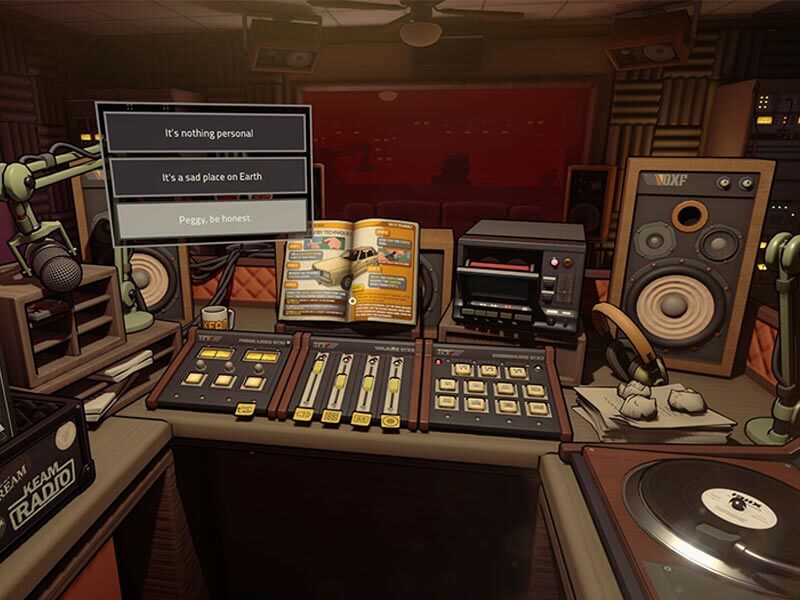
Task: Choose the reply "It's nothing personal"
Action: tap(207, 133)
